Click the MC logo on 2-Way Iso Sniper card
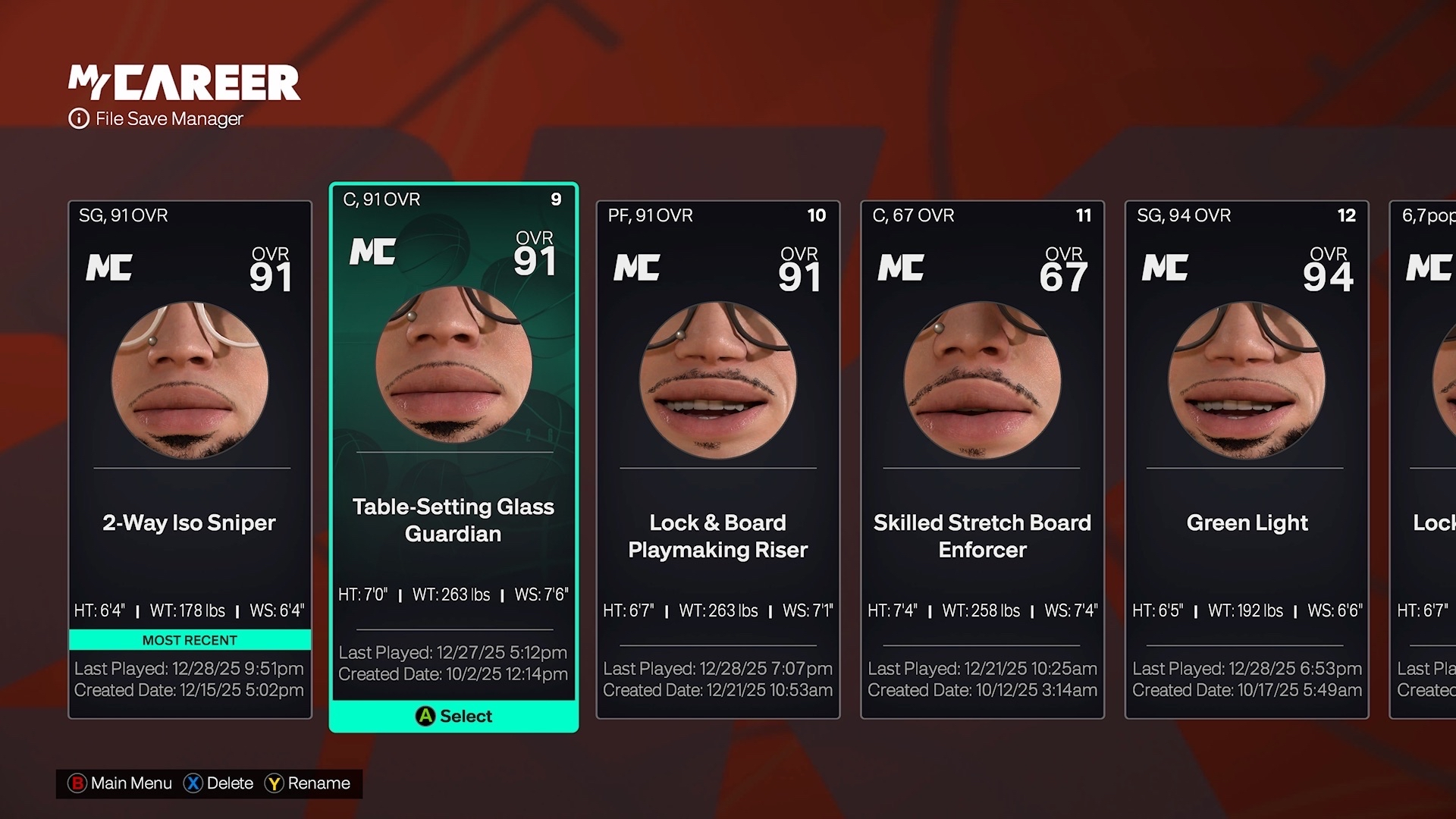1456x819 pixels. (109, 268)
